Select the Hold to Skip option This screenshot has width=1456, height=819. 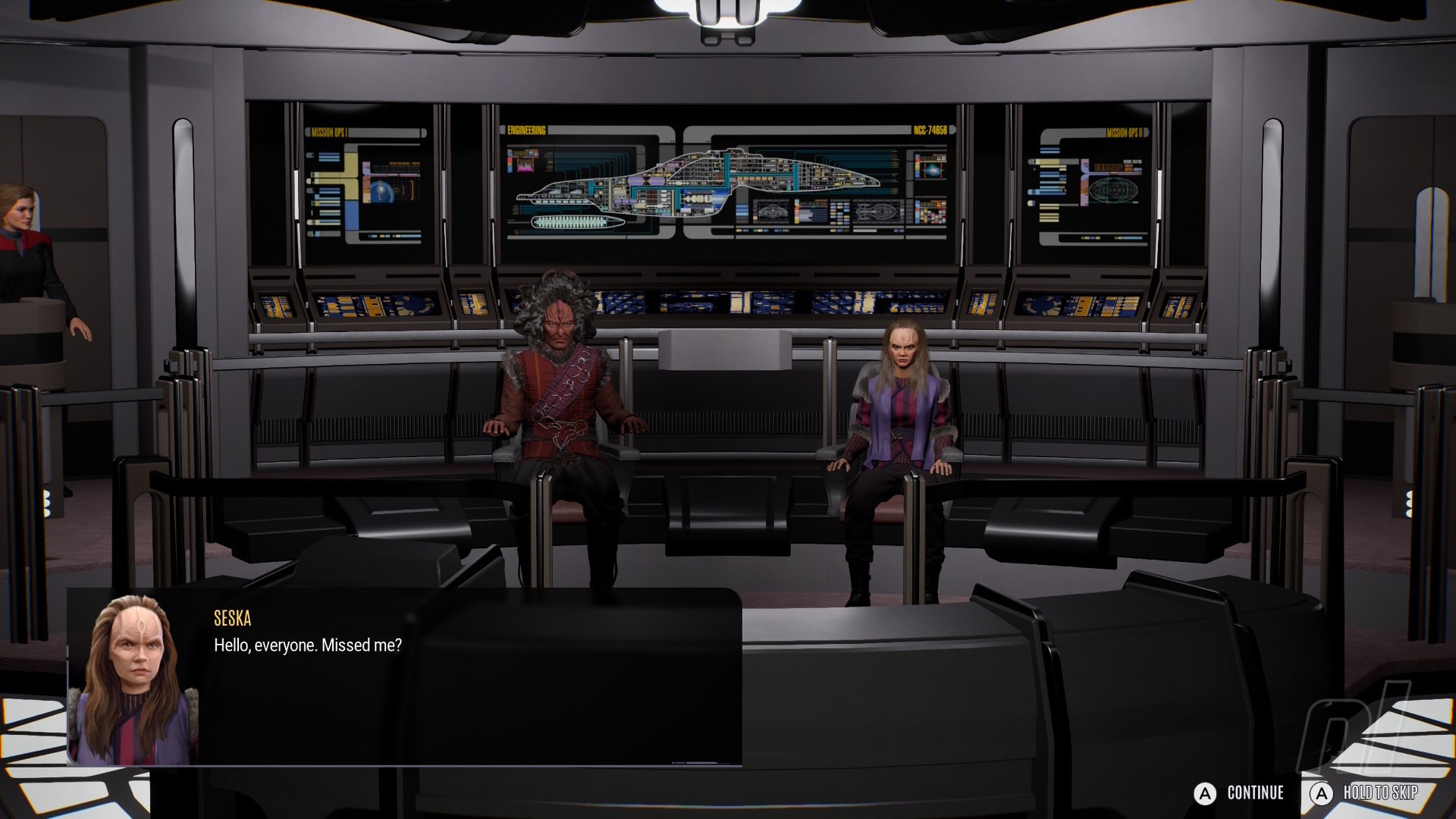(1365, 793)
